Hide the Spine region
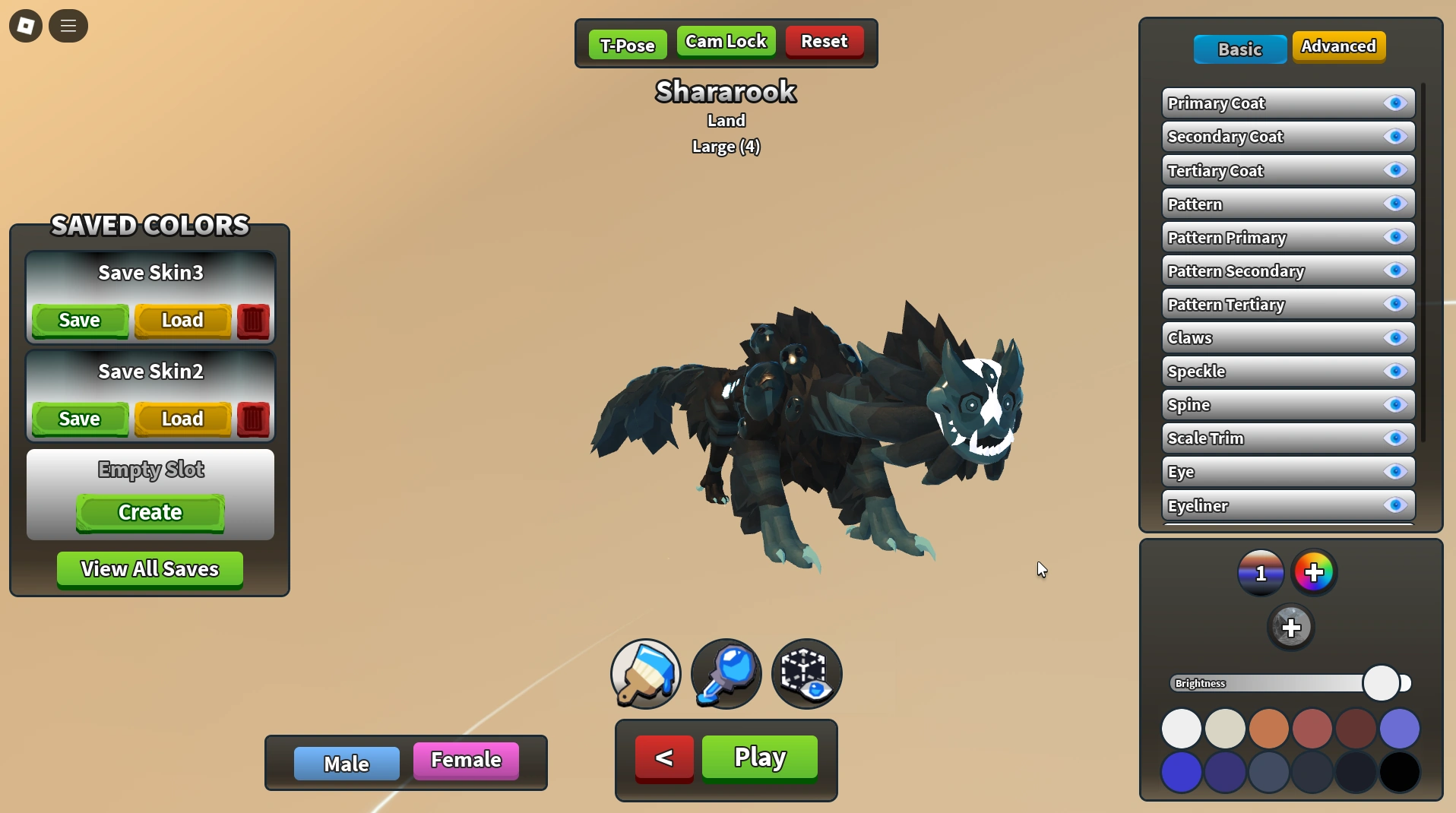 pos(1397,405)
